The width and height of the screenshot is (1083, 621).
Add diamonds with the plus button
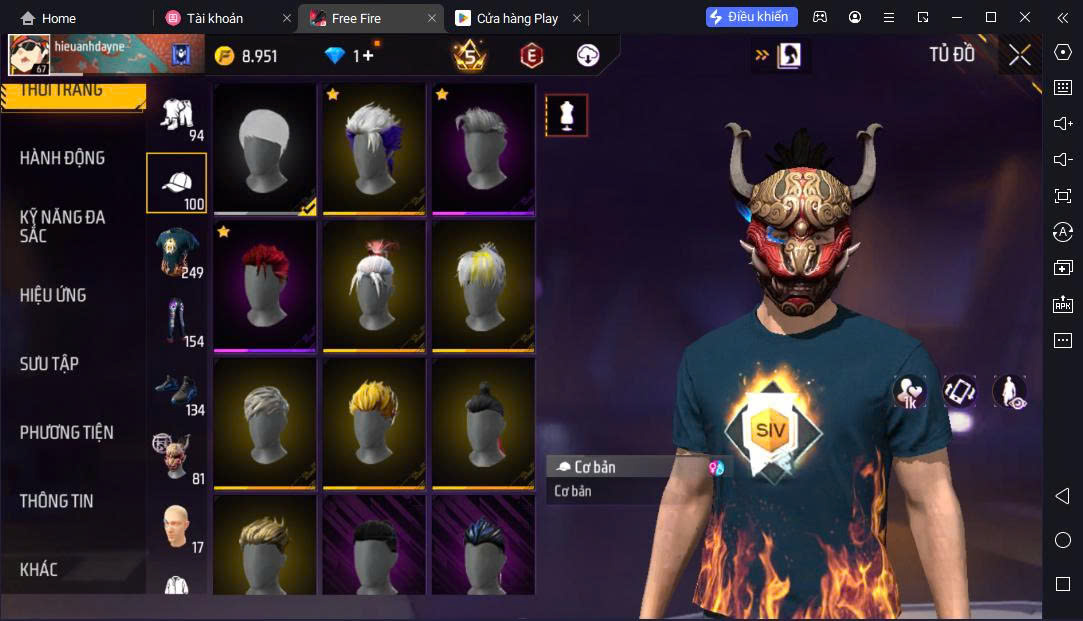pyautogui.click(x=368, y=56)
